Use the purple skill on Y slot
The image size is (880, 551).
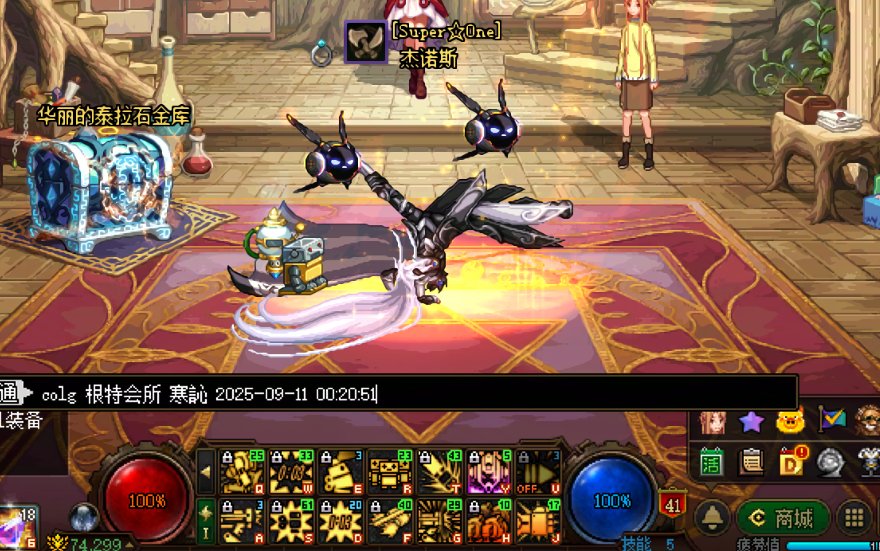pyautogui.click(x=489, y=472)
